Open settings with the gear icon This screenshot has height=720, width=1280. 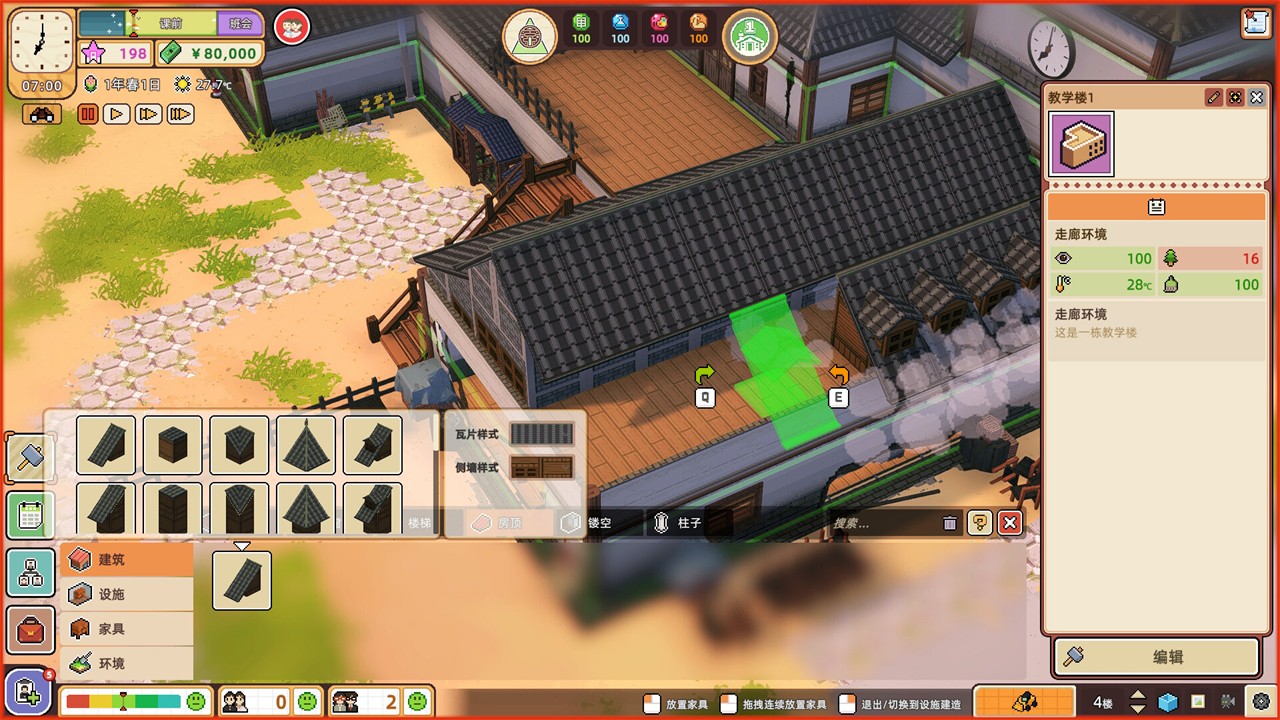pos(1260,701)
